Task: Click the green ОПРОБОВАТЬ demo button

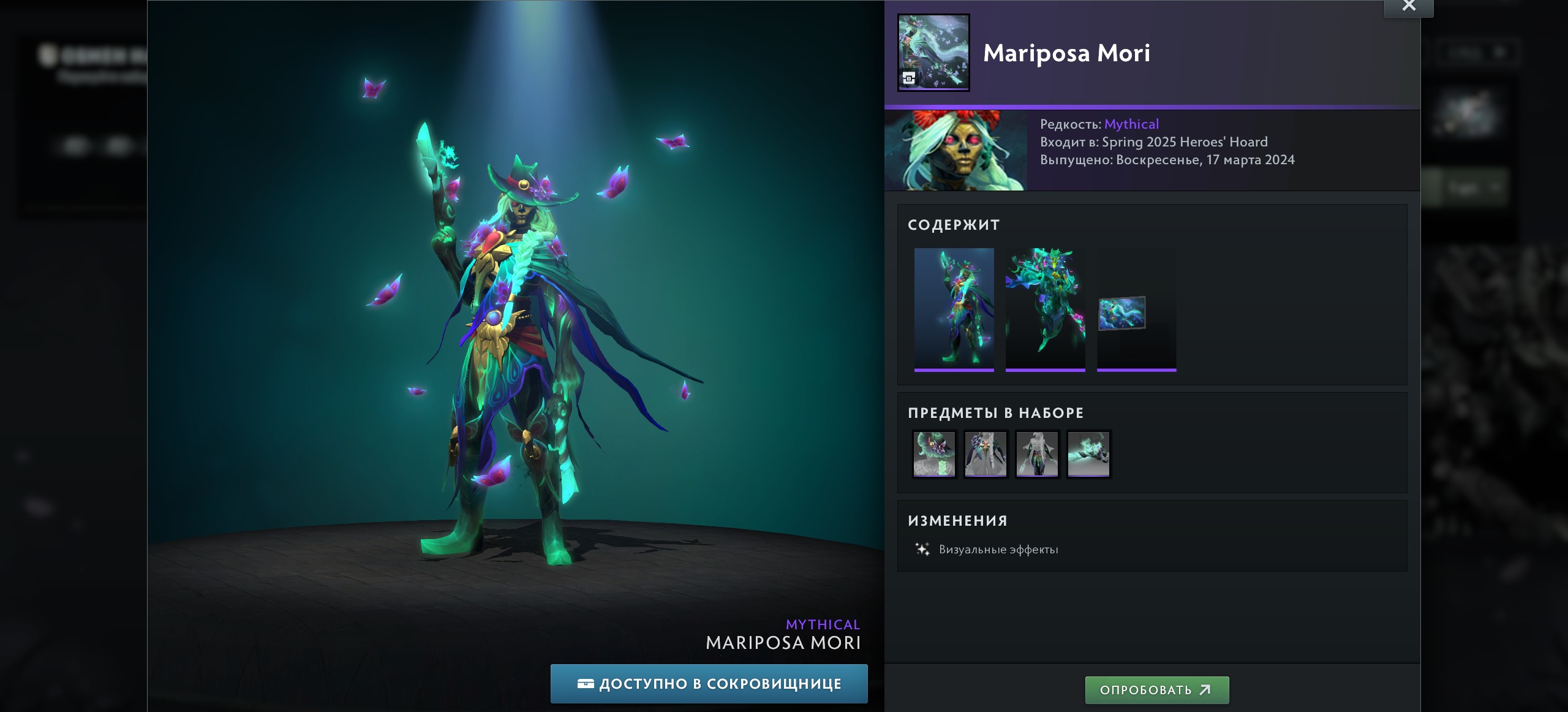Action: coord(1156,690)
